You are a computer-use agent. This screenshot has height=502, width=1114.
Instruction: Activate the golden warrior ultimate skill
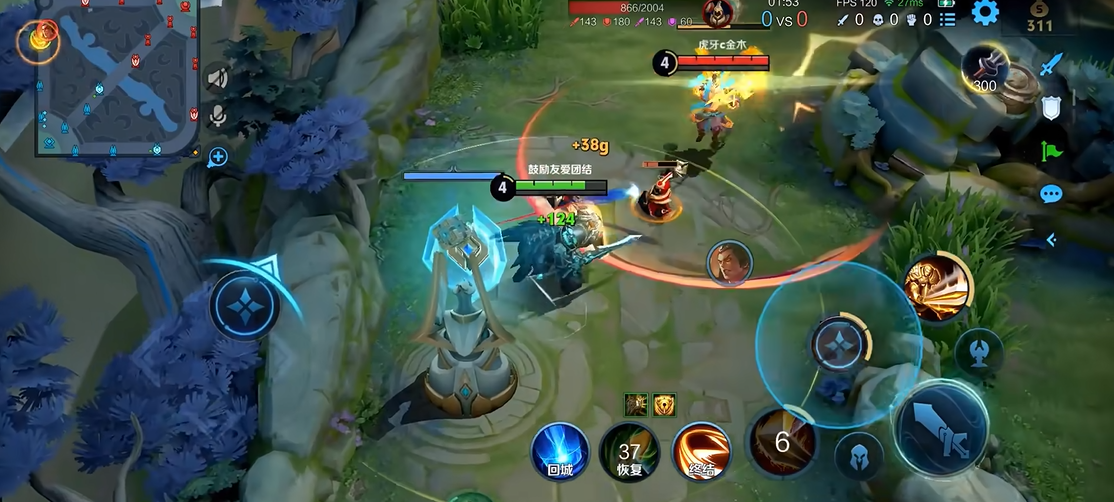pos(937,288)
